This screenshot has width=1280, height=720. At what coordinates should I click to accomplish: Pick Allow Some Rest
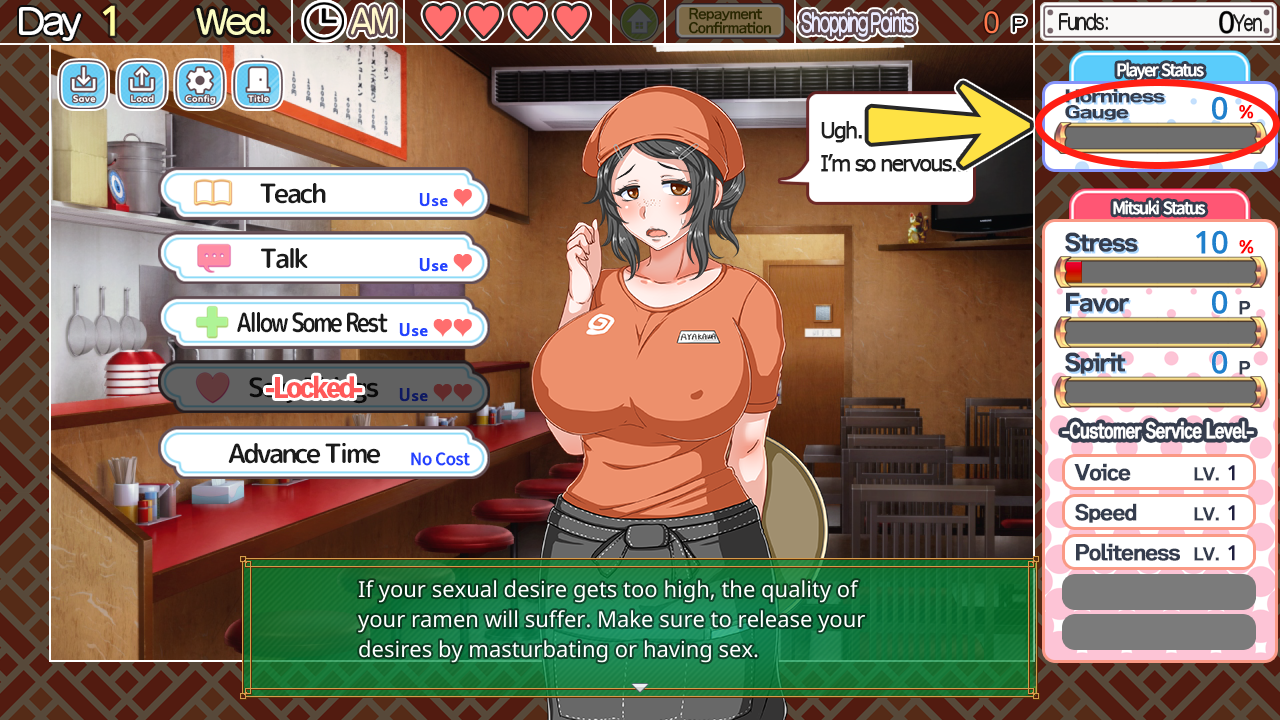[x=323, y=324]
